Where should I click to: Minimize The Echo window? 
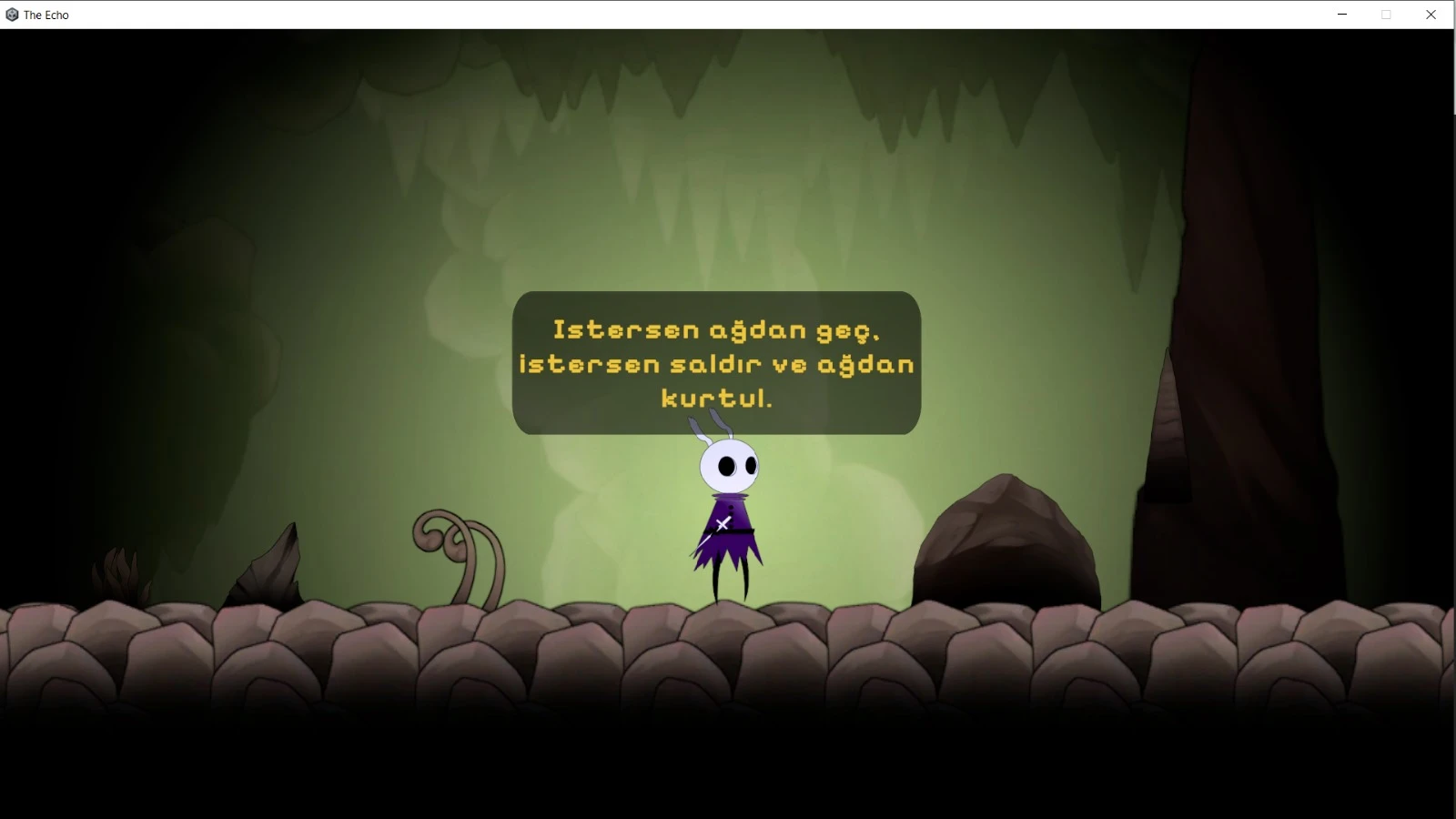tap(1340, 15)
